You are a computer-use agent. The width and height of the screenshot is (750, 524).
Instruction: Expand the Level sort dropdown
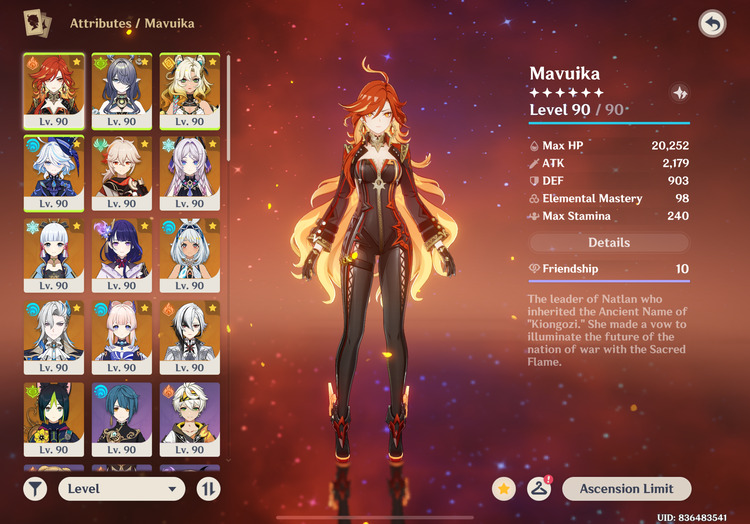click(122, 489)
